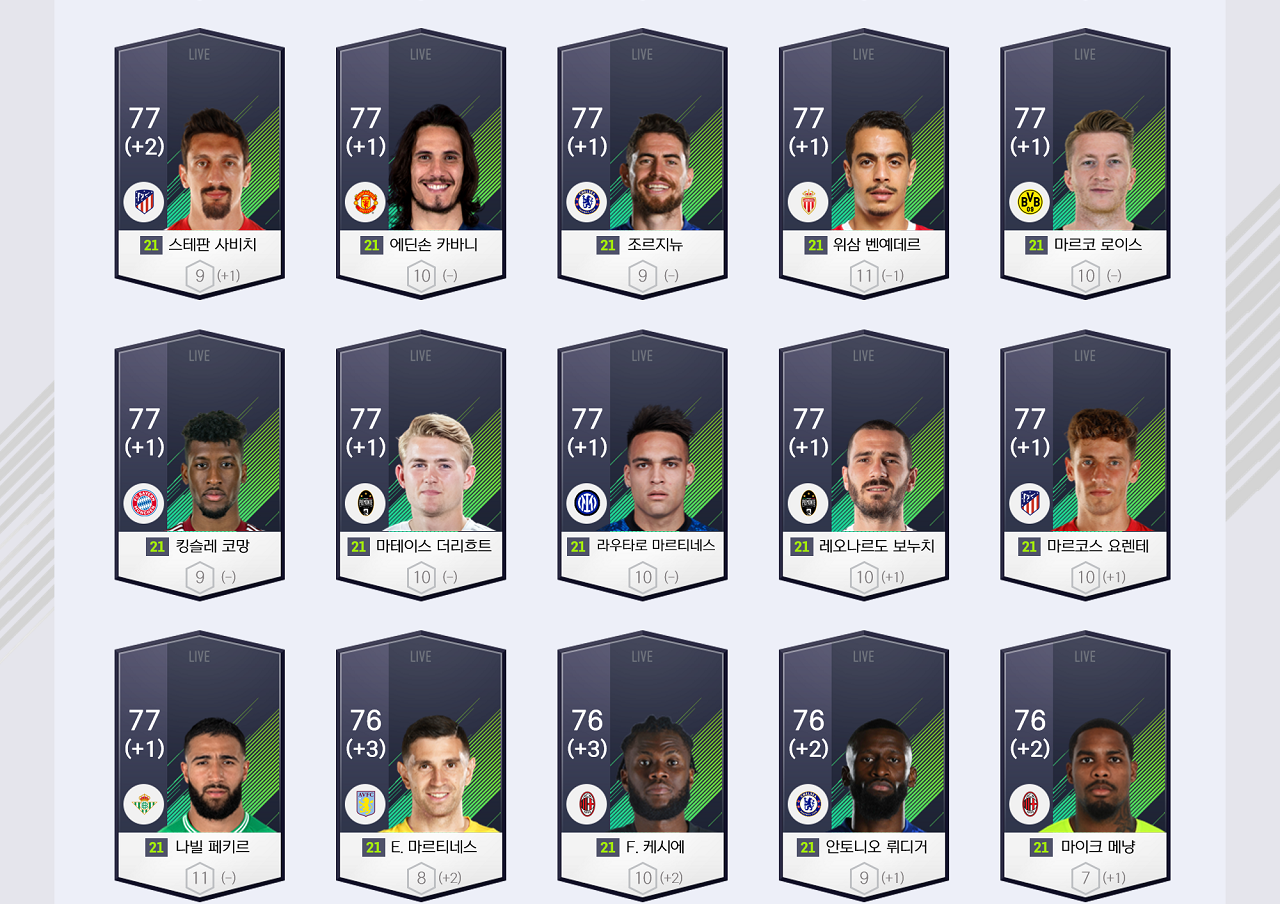Click the 위삼 벤예데르 player card
The height and width of the screenshot is (904, 1280).
[864, 165]
